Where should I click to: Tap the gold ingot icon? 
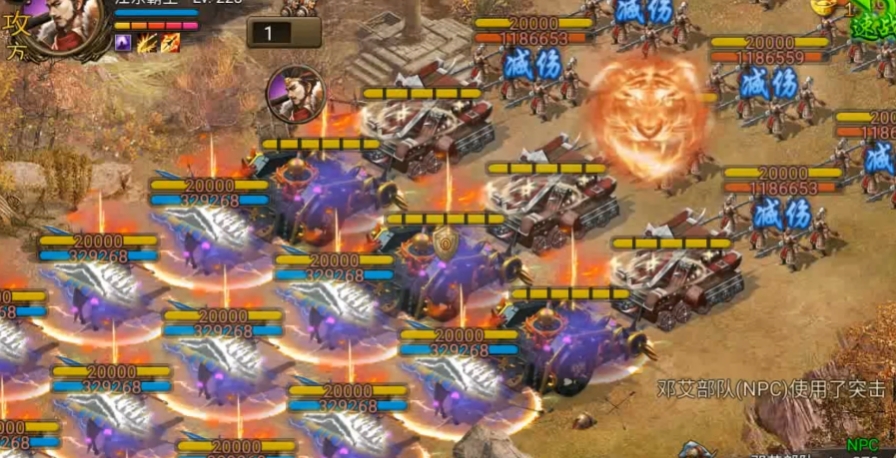[x=823, y=6]
